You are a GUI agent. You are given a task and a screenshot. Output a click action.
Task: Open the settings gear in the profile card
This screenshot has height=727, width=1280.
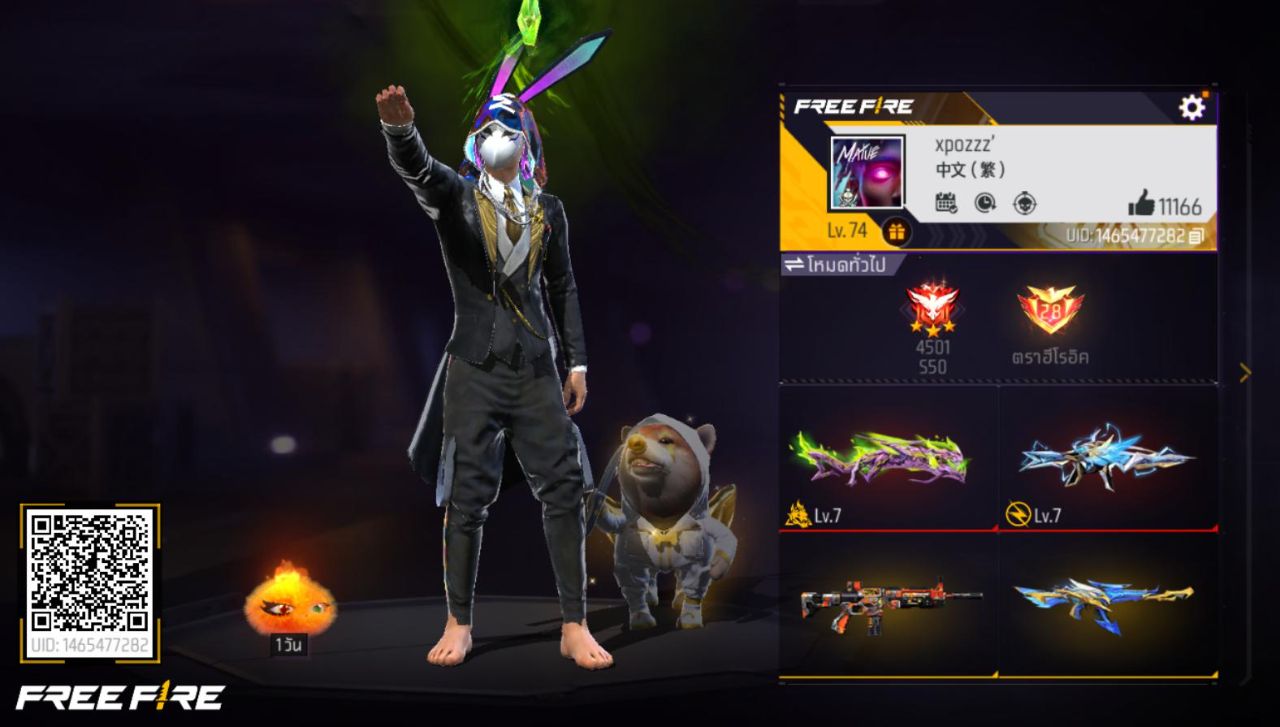(1190, 106)
